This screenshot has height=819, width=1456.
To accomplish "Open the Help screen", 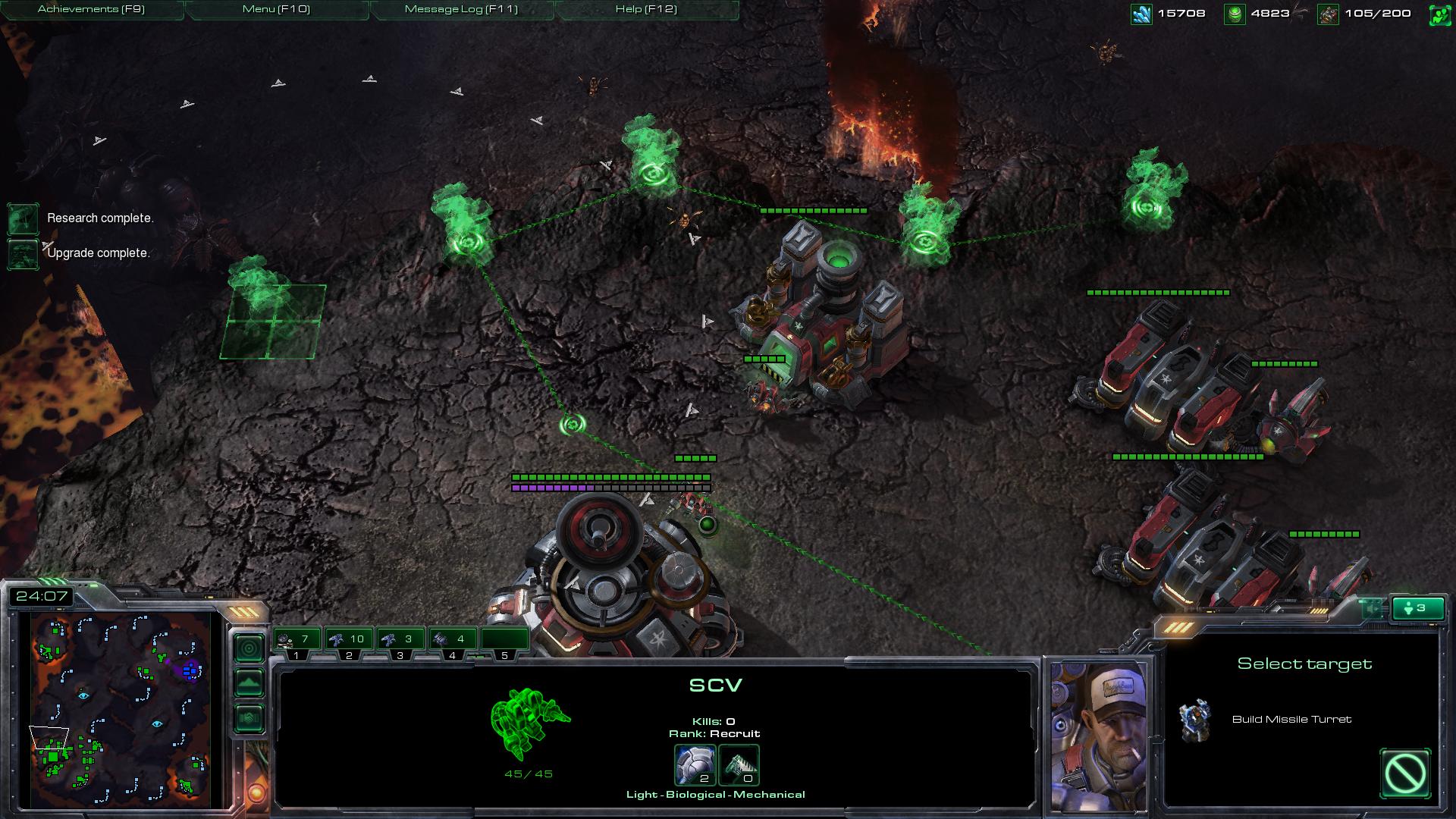I will pyautogui.click(x=646, y=9).
